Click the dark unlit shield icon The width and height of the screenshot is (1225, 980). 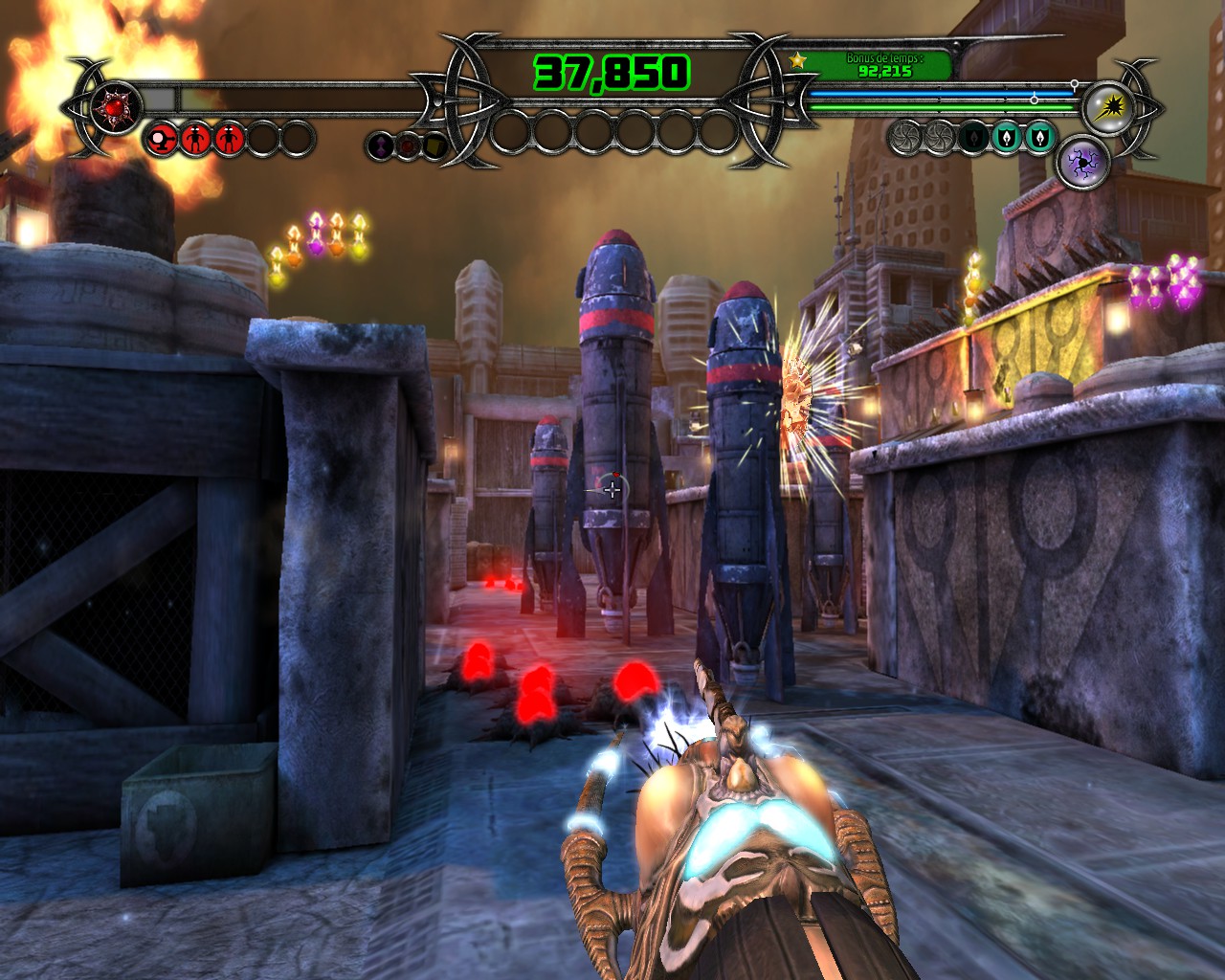tap(973, 138)
